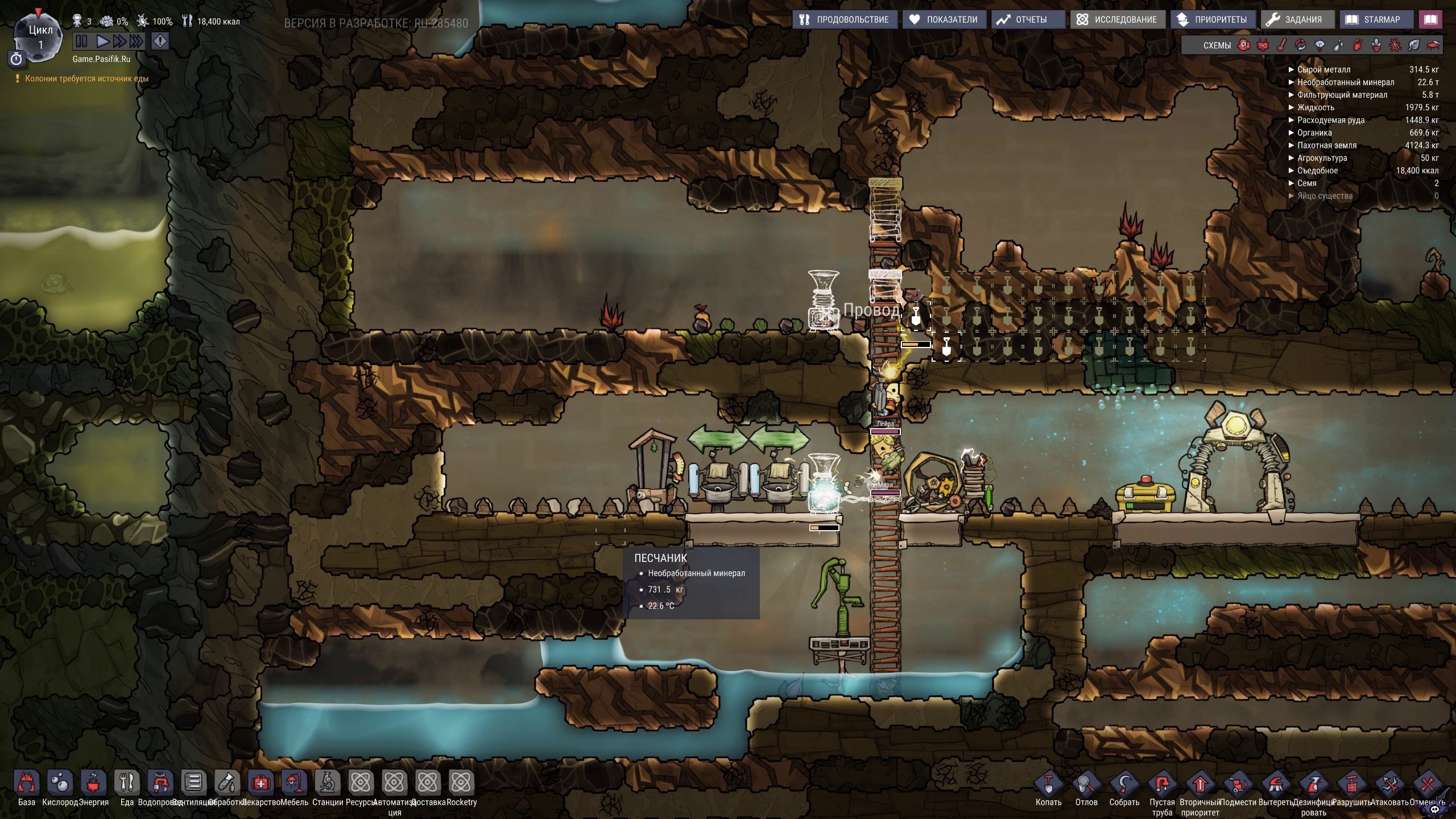This screenshot has width=1456, height=819.
Task: Select the Копать dig tool
Action: [x=1048, y=785]
